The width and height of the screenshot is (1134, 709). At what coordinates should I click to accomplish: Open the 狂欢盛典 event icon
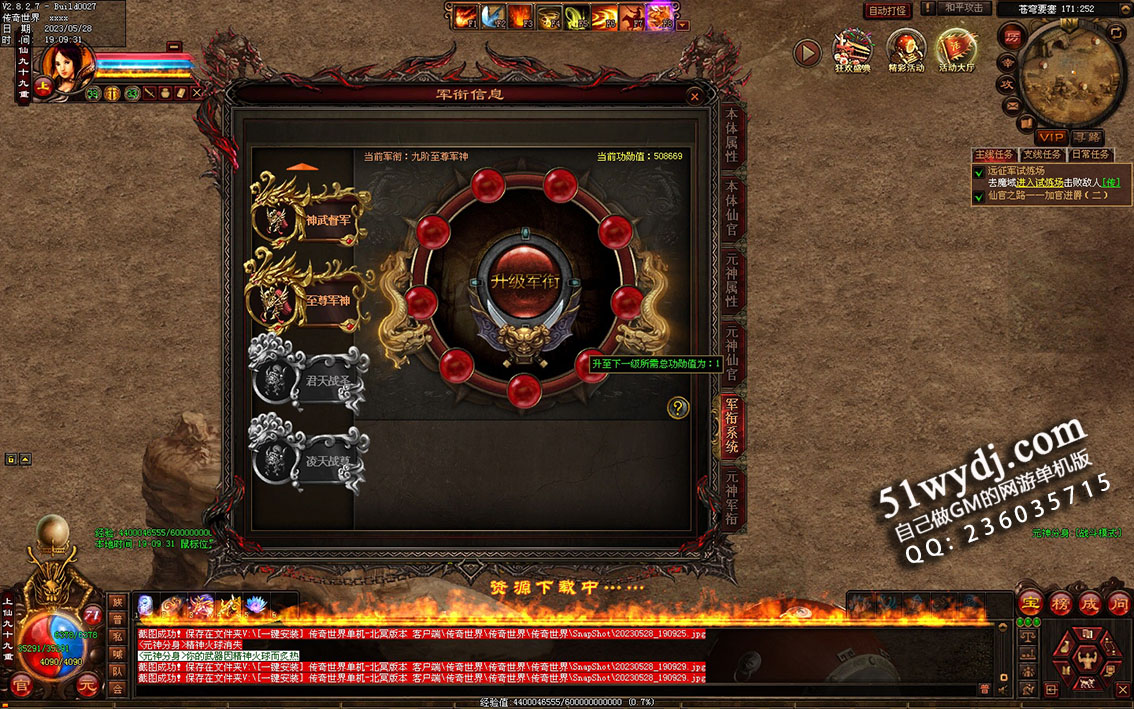(x=853, y=51)
